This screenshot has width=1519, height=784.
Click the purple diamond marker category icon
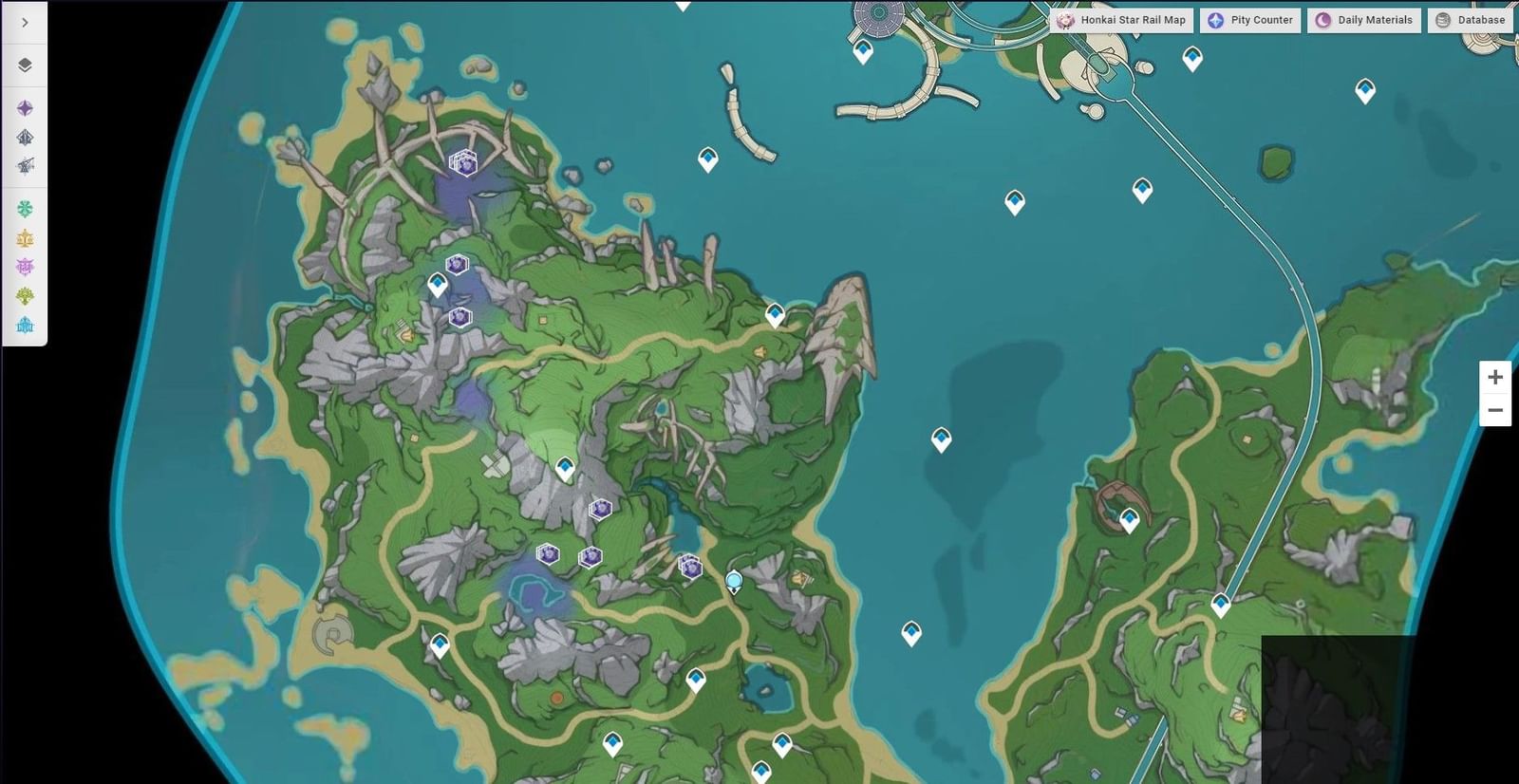(x=25, y=107)
